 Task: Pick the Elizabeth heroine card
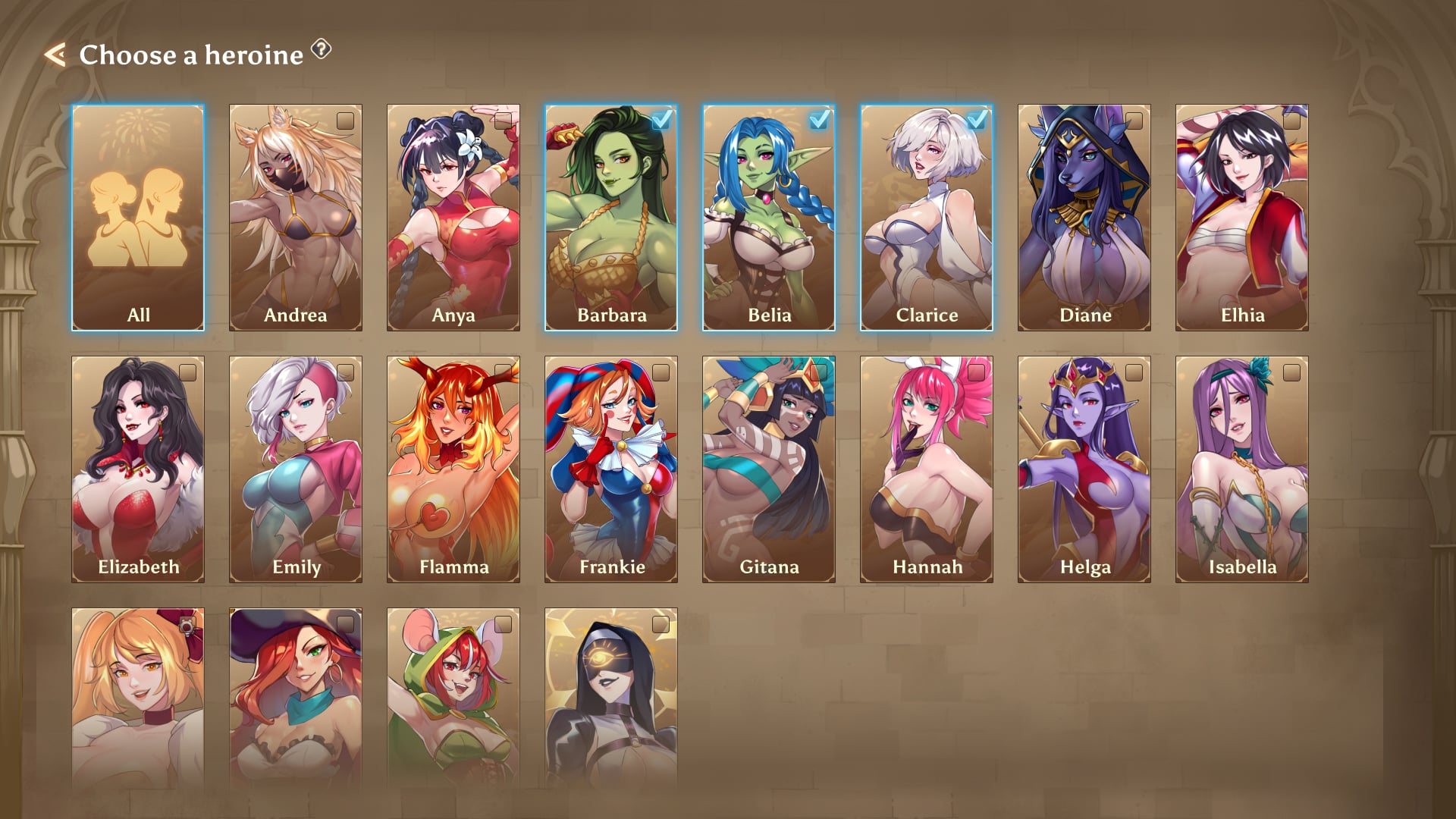coord(138,469)
